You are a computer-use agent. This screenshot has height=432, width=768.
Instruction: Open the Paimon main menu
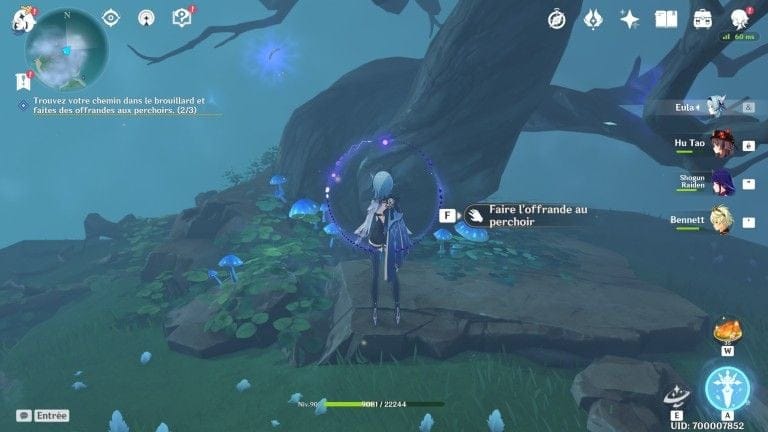coord(21,17)
